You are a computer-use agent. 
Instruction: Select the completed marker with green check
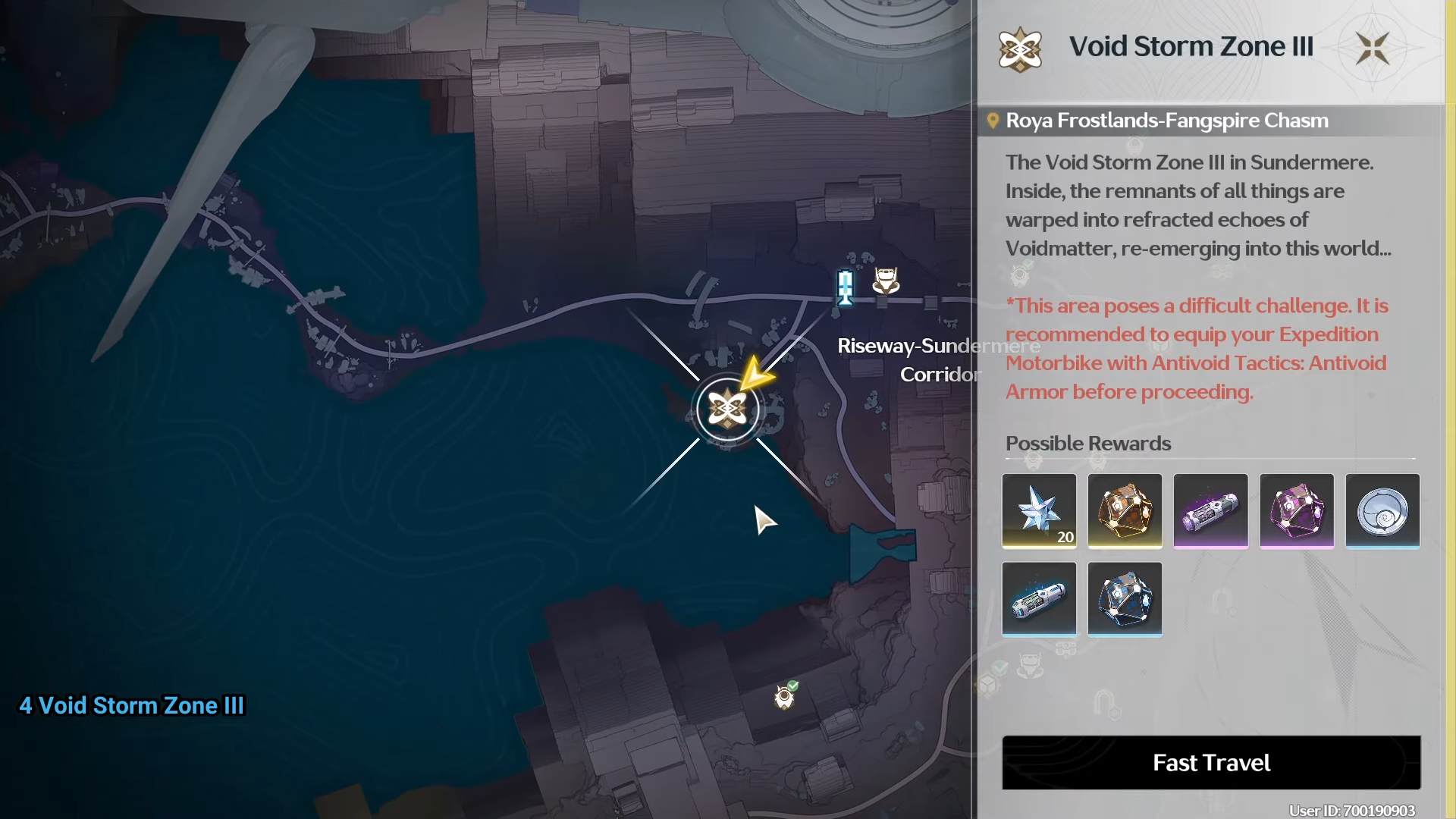pos(785,695)
